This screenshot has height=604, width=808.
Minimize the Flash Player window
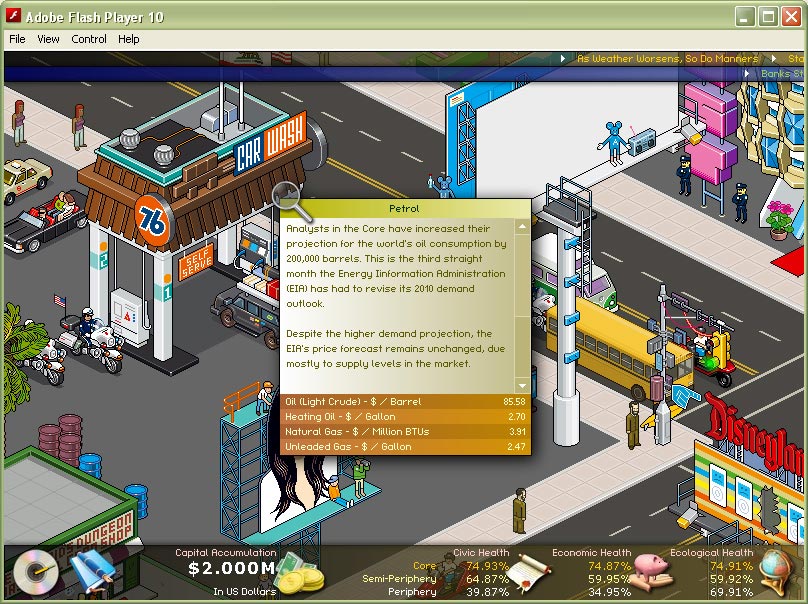(x=745, y=16)
